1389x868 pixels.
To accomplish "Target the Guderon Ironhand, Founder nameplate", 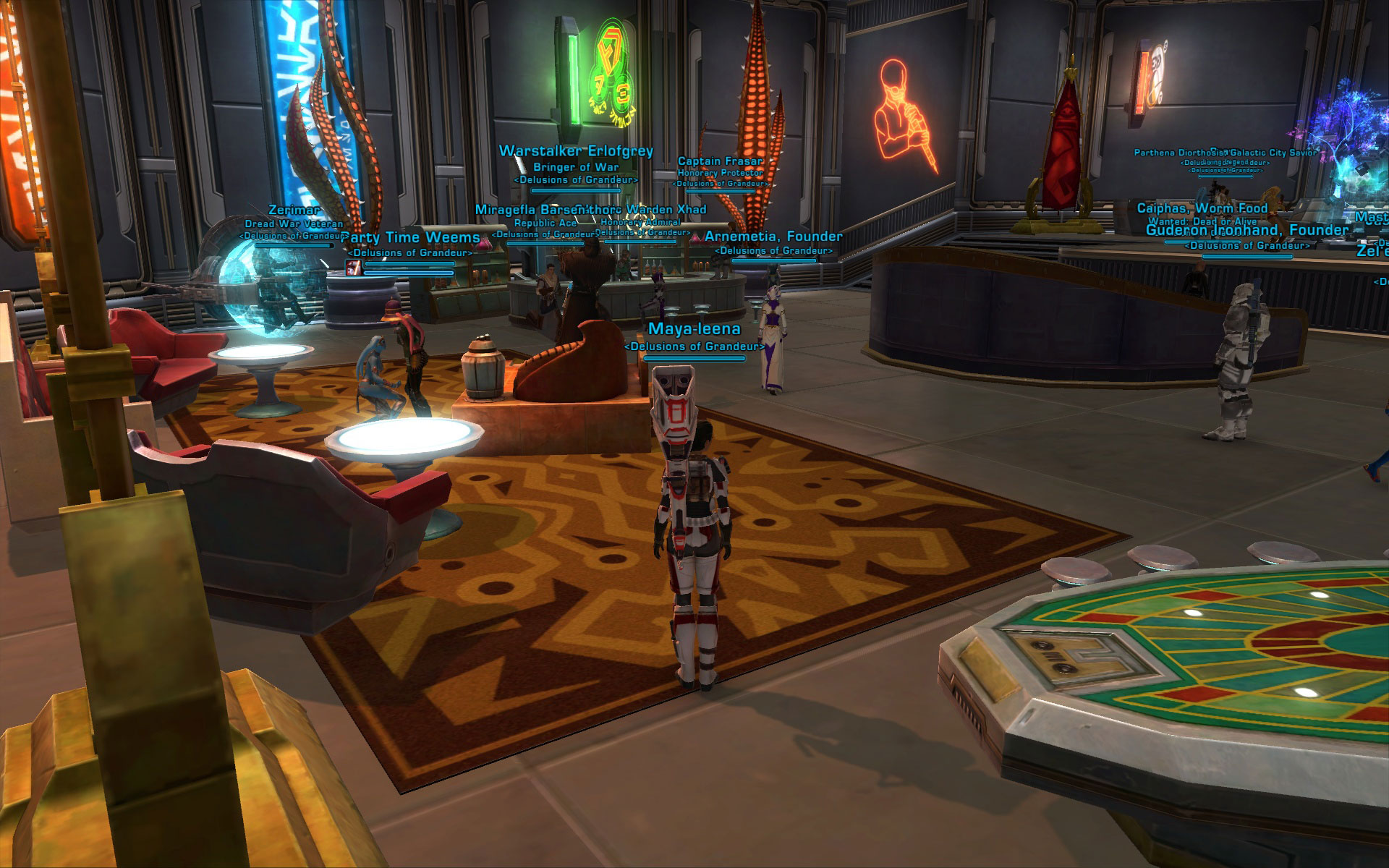I will pos(1247,231).
